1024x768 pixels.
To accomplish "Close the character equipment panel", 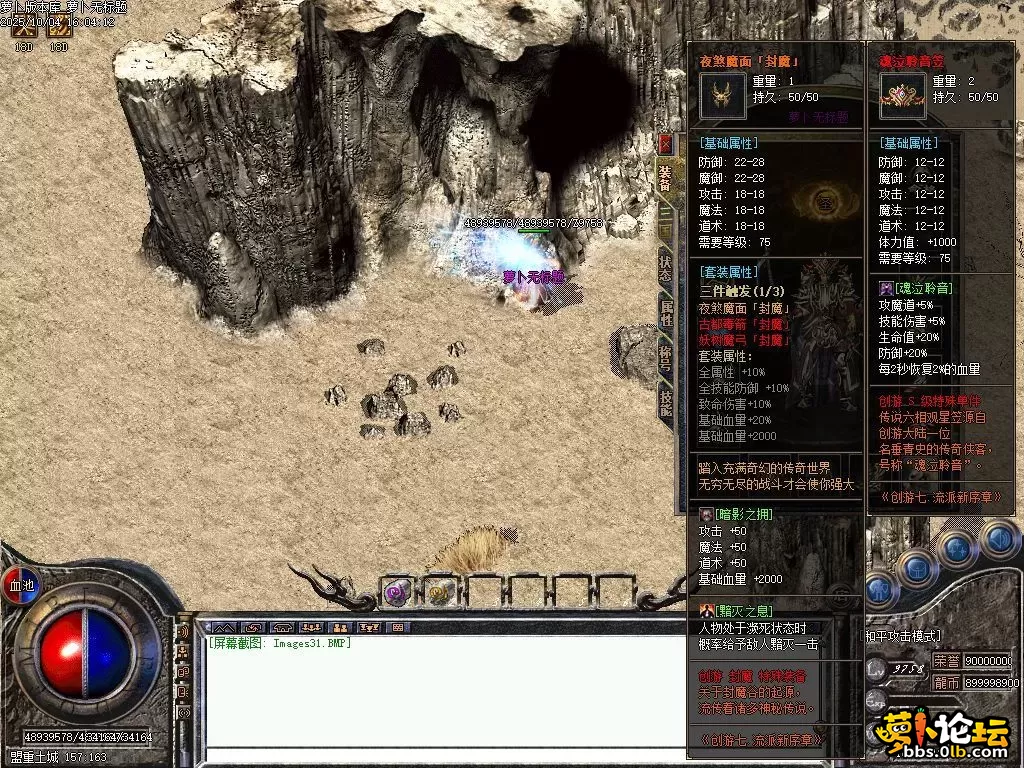I will click(x=666, y=144).
